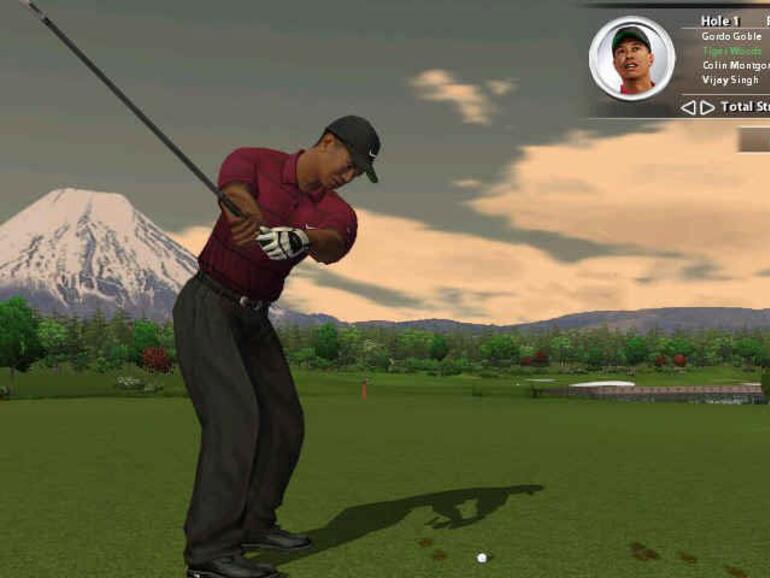Click the circular golfer portrait
Image resolution: width=770 pixels, height=578 pixels.
coord(632,58)
